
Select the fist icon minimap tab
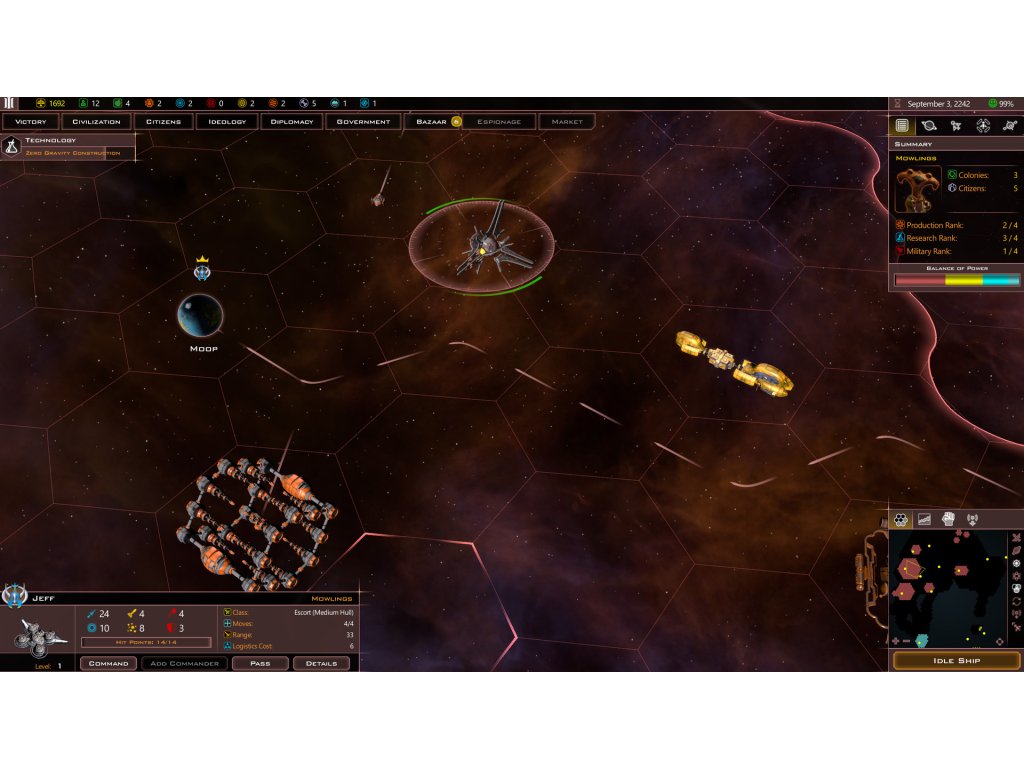coord(948,519)
